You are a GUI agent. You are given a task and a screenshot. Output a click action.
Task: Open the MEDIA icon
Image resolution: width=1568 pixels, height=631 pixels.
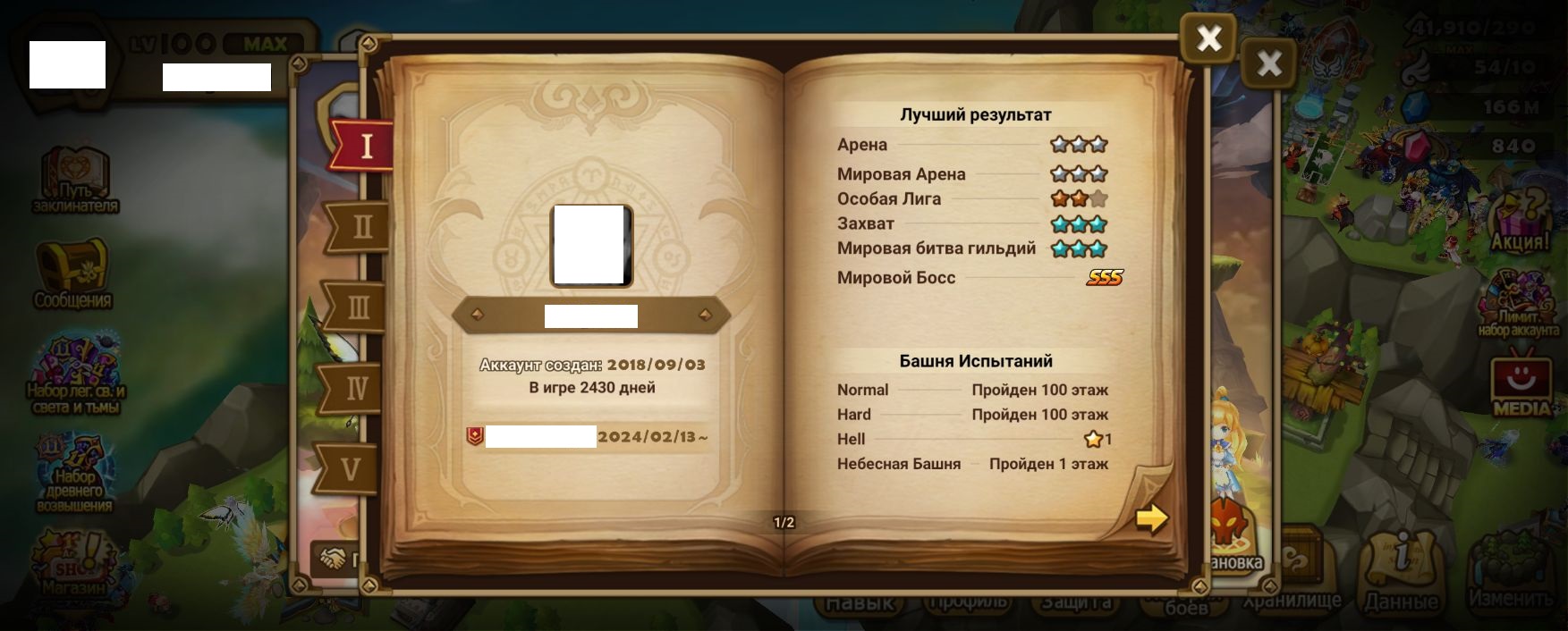1521,384
